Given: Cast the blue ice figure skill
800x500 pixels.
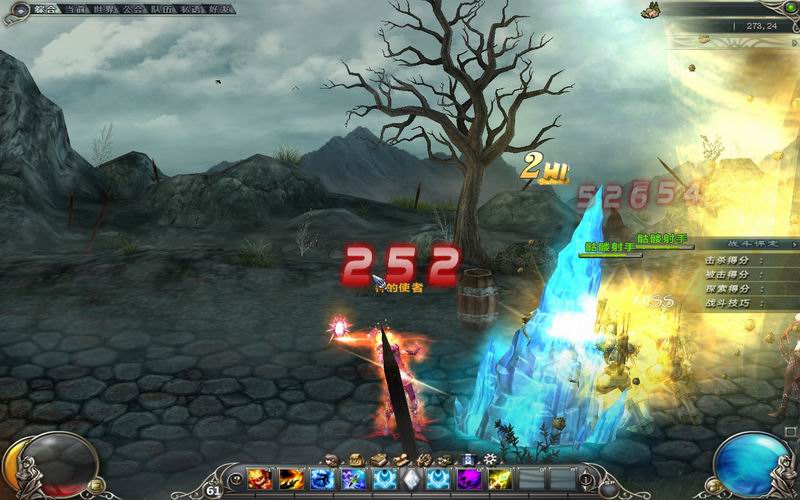Looking at the screenshot, I should pos(322,480).
